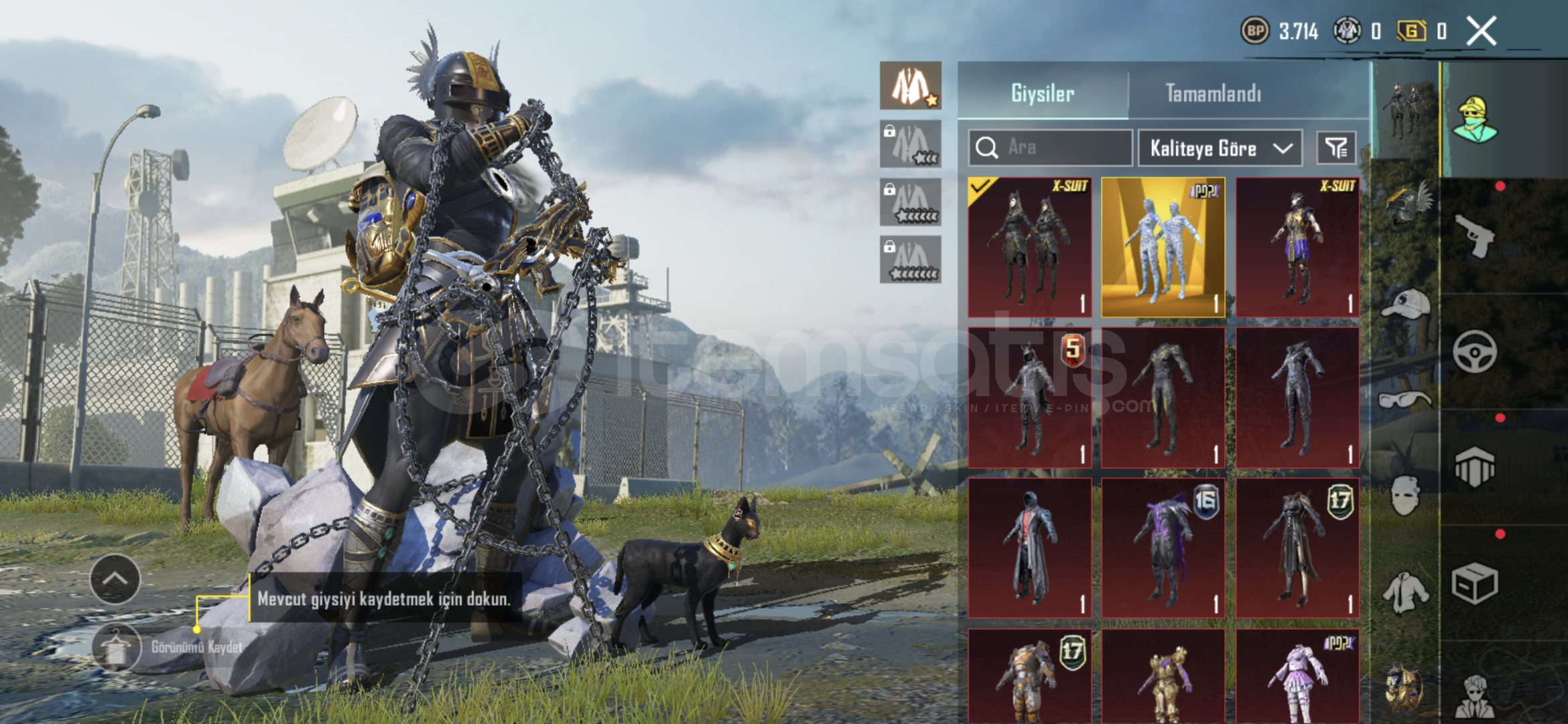The image size is (1568, 724).
Task: Select the Giysiler tab
Action: click(1042, 93)
